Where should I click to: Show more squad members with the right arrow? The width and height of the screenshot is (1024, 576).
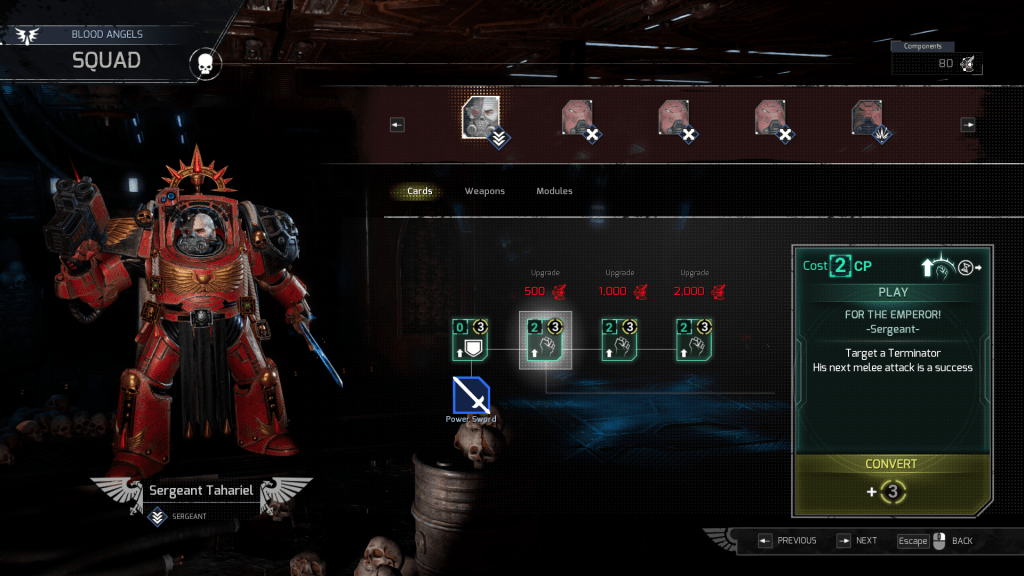[967, 125]
